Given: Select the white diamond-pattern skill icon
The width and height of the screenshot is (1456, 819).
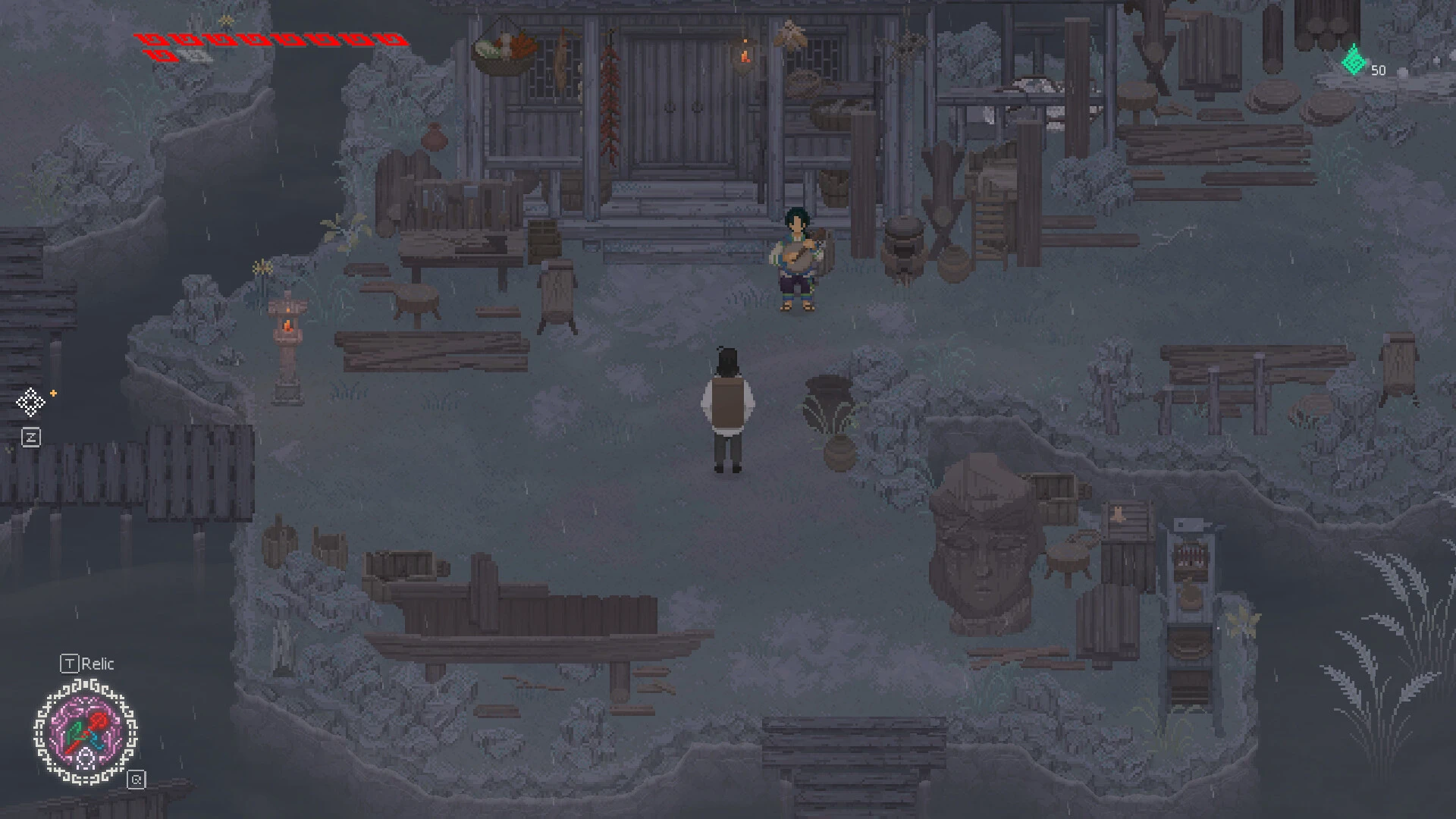Looking at the screenshot, I should click(x=30, y=402).
